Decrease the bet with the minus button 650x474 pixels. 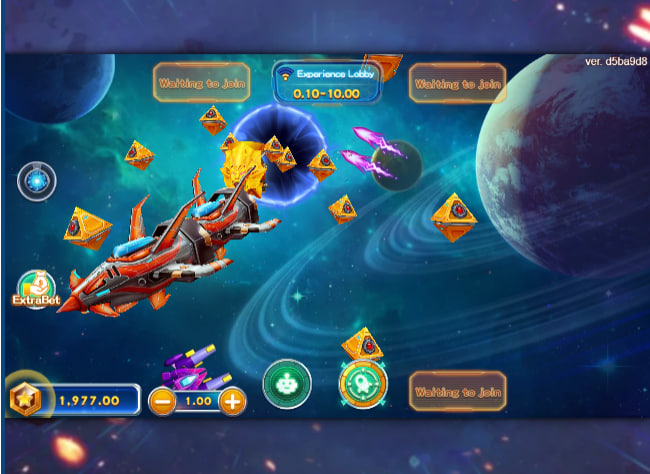(x=161, y=402)
